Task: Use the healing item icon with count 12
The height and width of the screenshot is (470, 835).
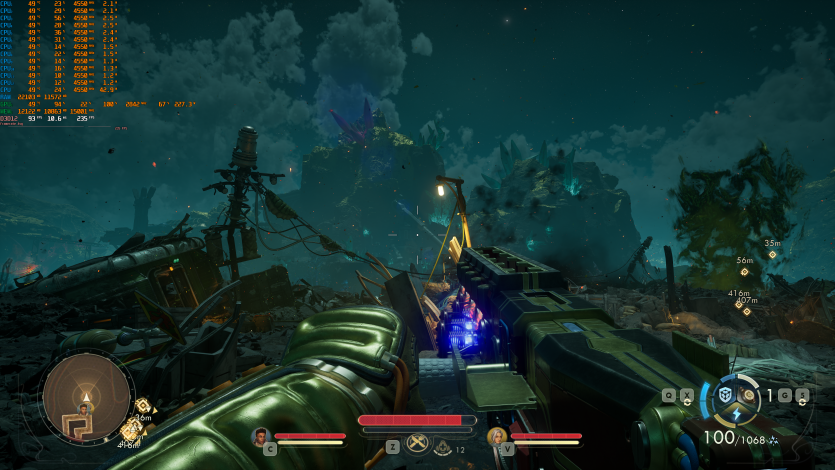Action: (441, 448)
